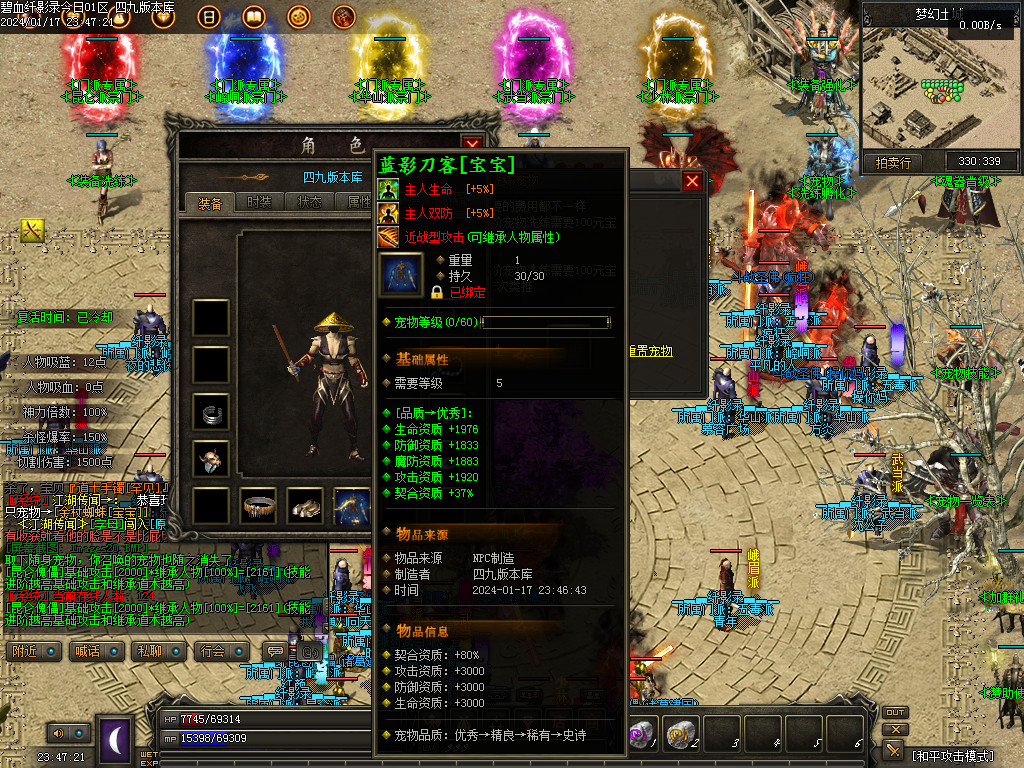Select the equipped belt slot
Screen dimensions: 1024x768
[x=258, y=505]
